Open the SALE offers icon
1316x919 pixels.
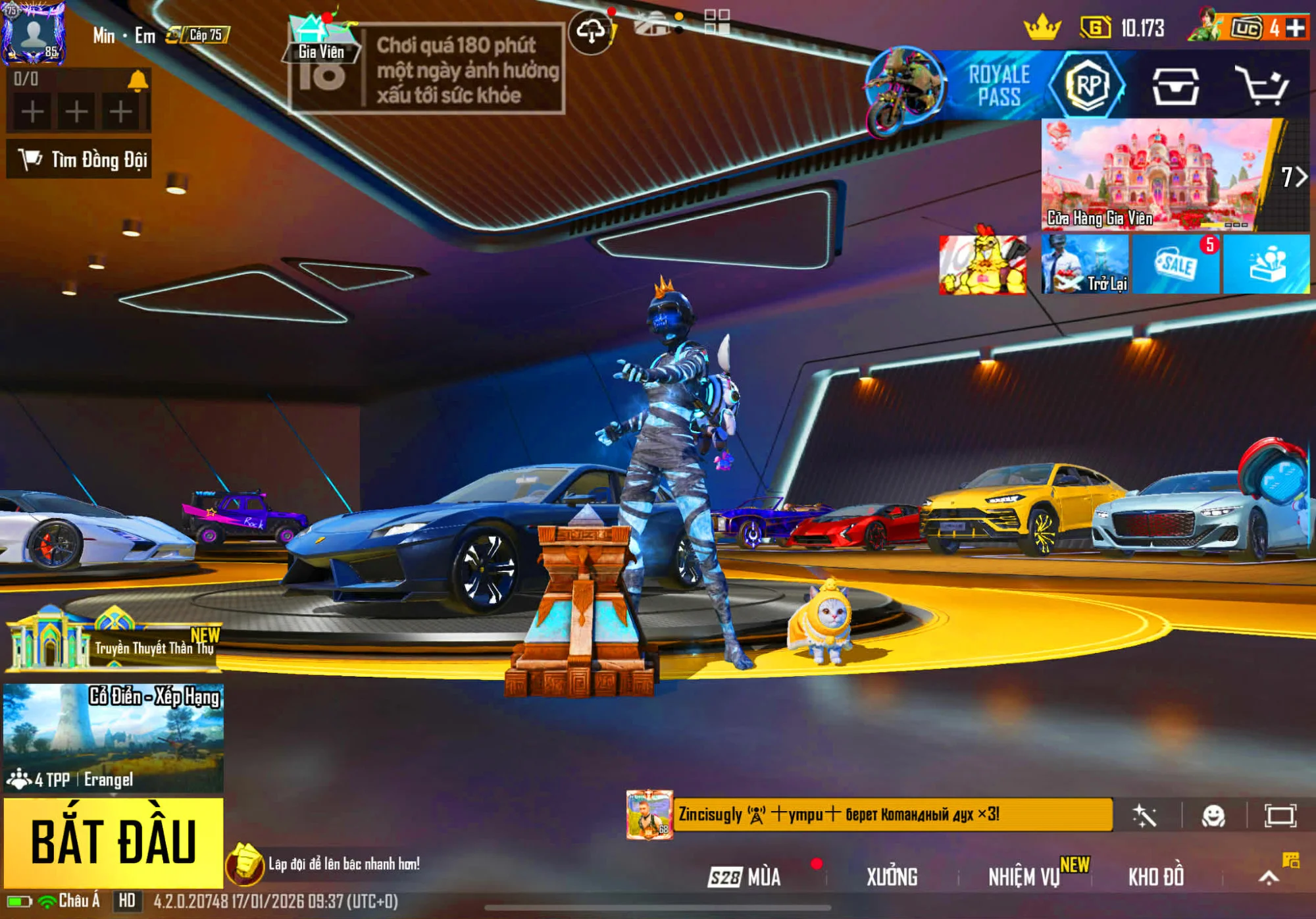click(1176, 265)
